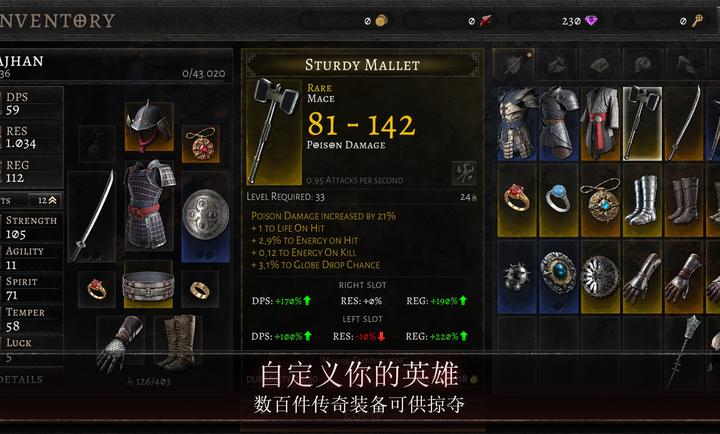Screen dimensions: 720x434
Task: Select the equipped round shield
Action: pos(206,215)
